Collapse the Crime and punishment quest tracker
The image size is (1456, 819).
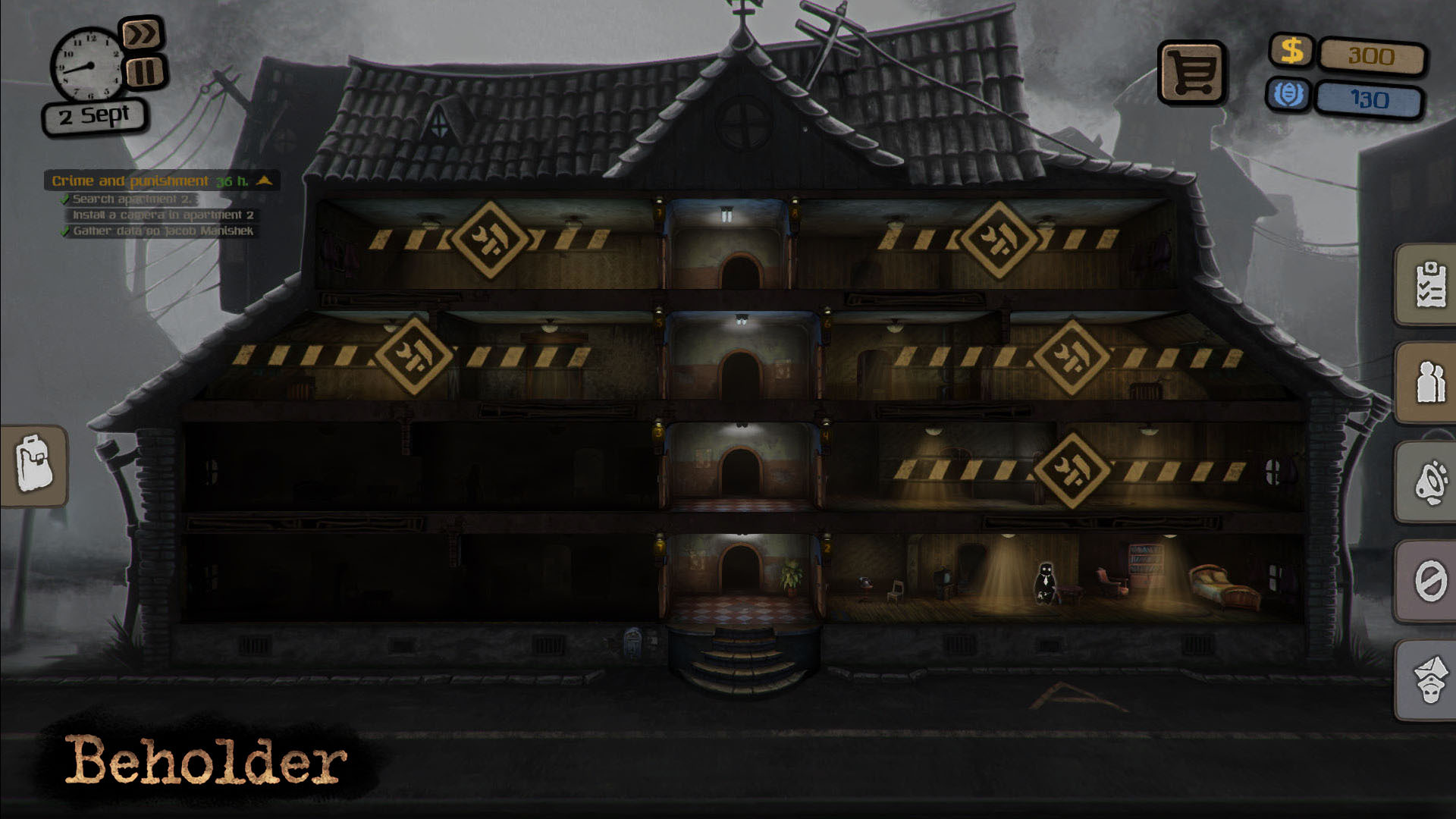point(264,181)
